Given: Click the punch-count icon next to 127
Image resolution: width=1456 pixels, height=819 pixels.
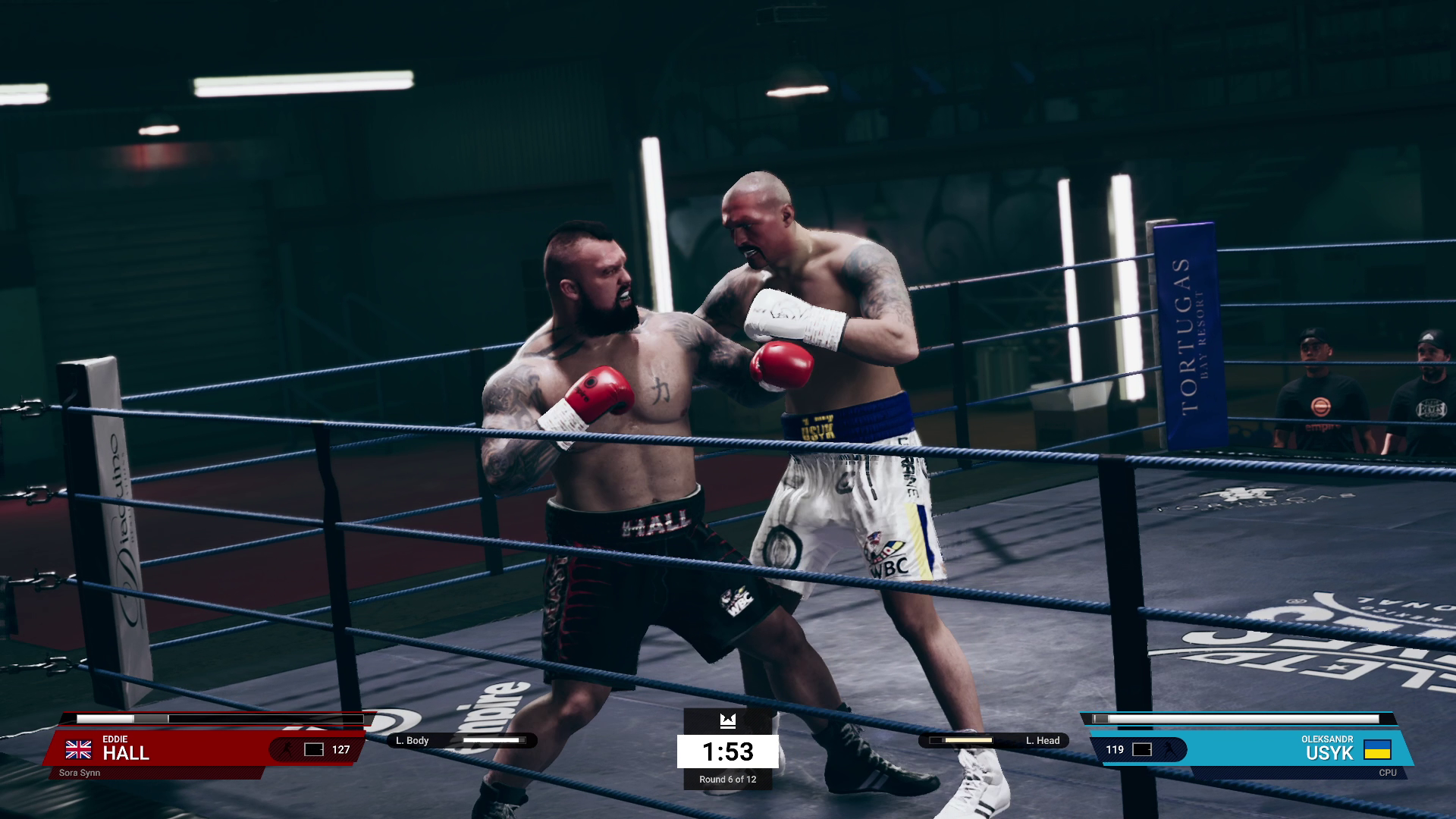Looking at the screenshot, I should pyautogui.click(x=312, y=749).
